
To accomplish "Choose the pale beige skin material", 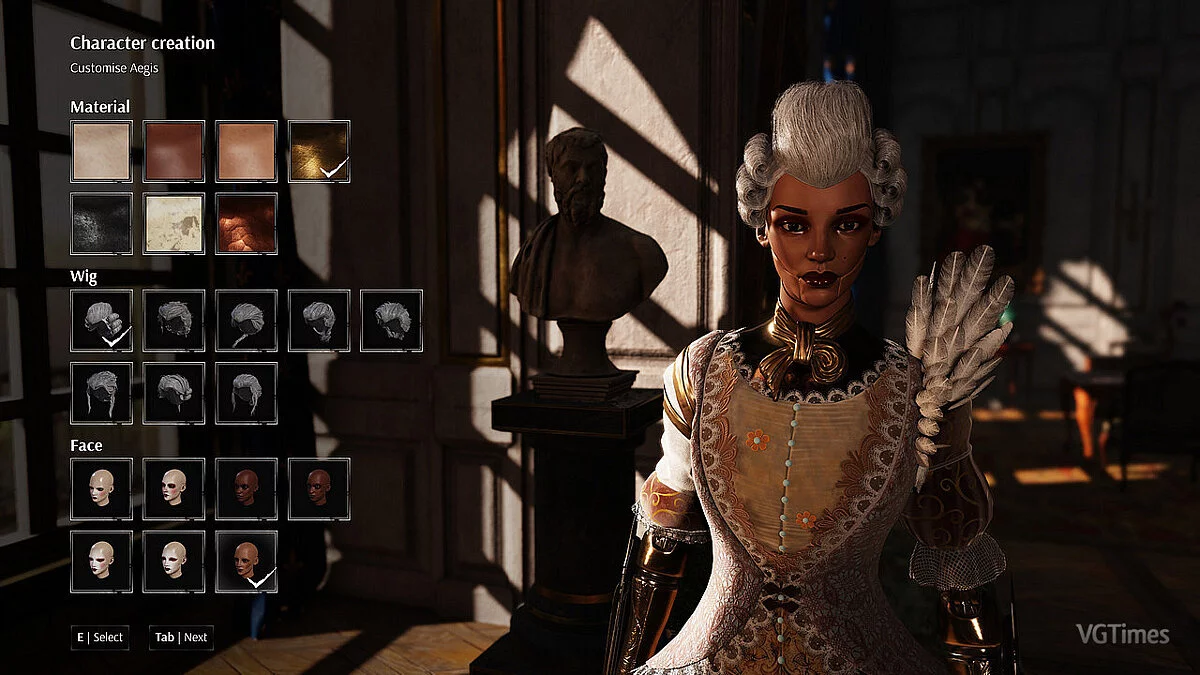I will 101,152.
